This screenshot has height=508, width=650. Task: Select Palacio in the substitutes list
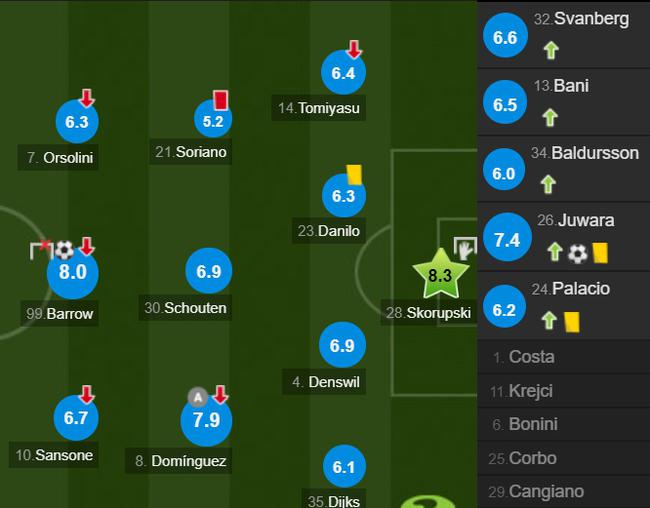point(564,305)
